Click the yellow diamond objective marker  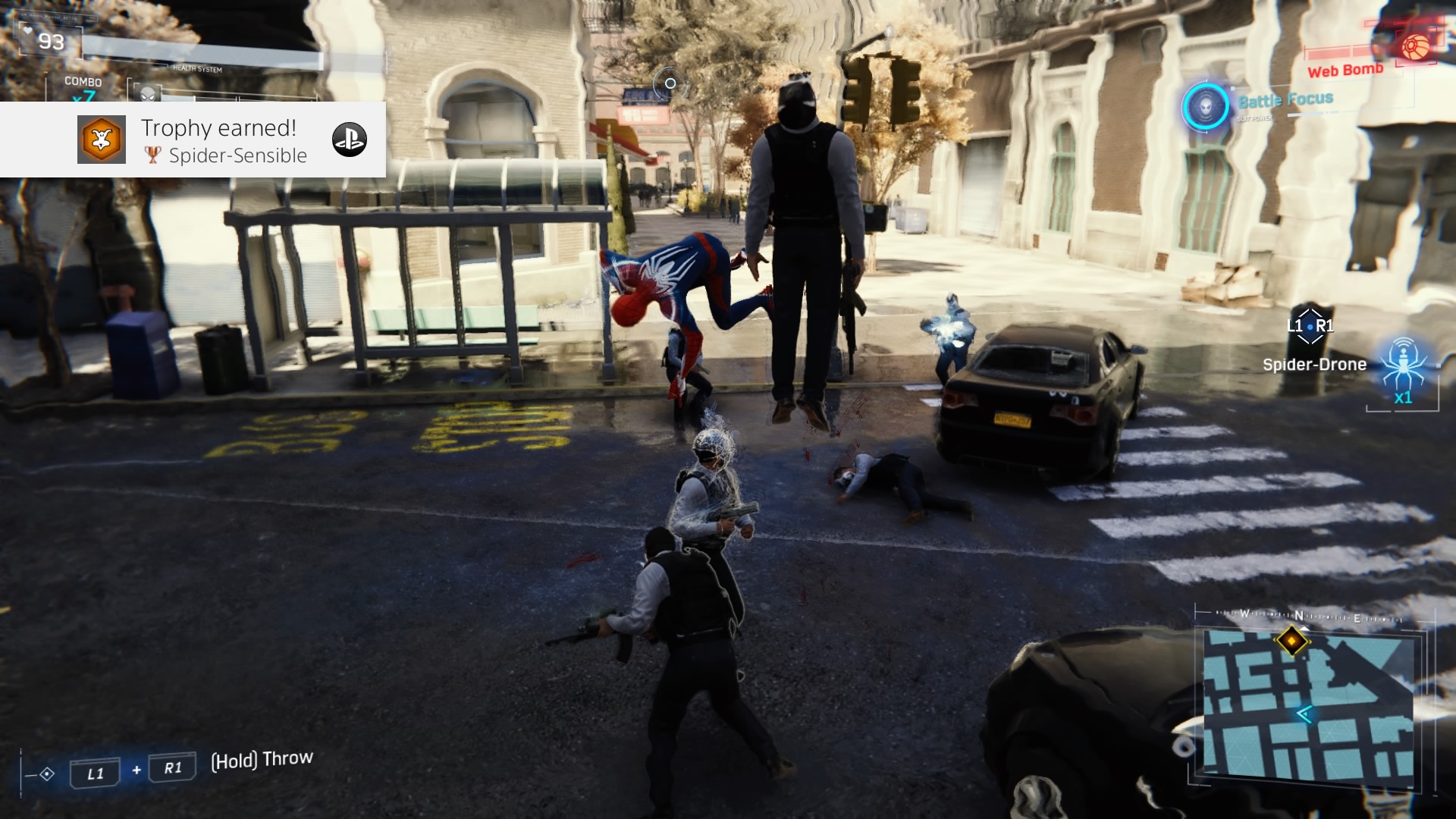[1292, 641]
